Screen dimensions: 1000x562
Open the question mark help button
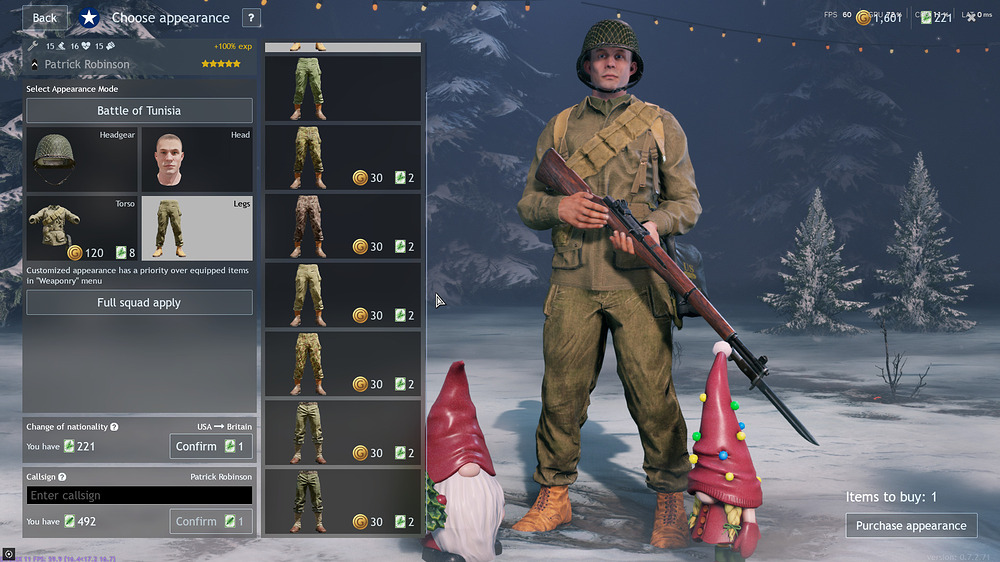coord(250,17)
